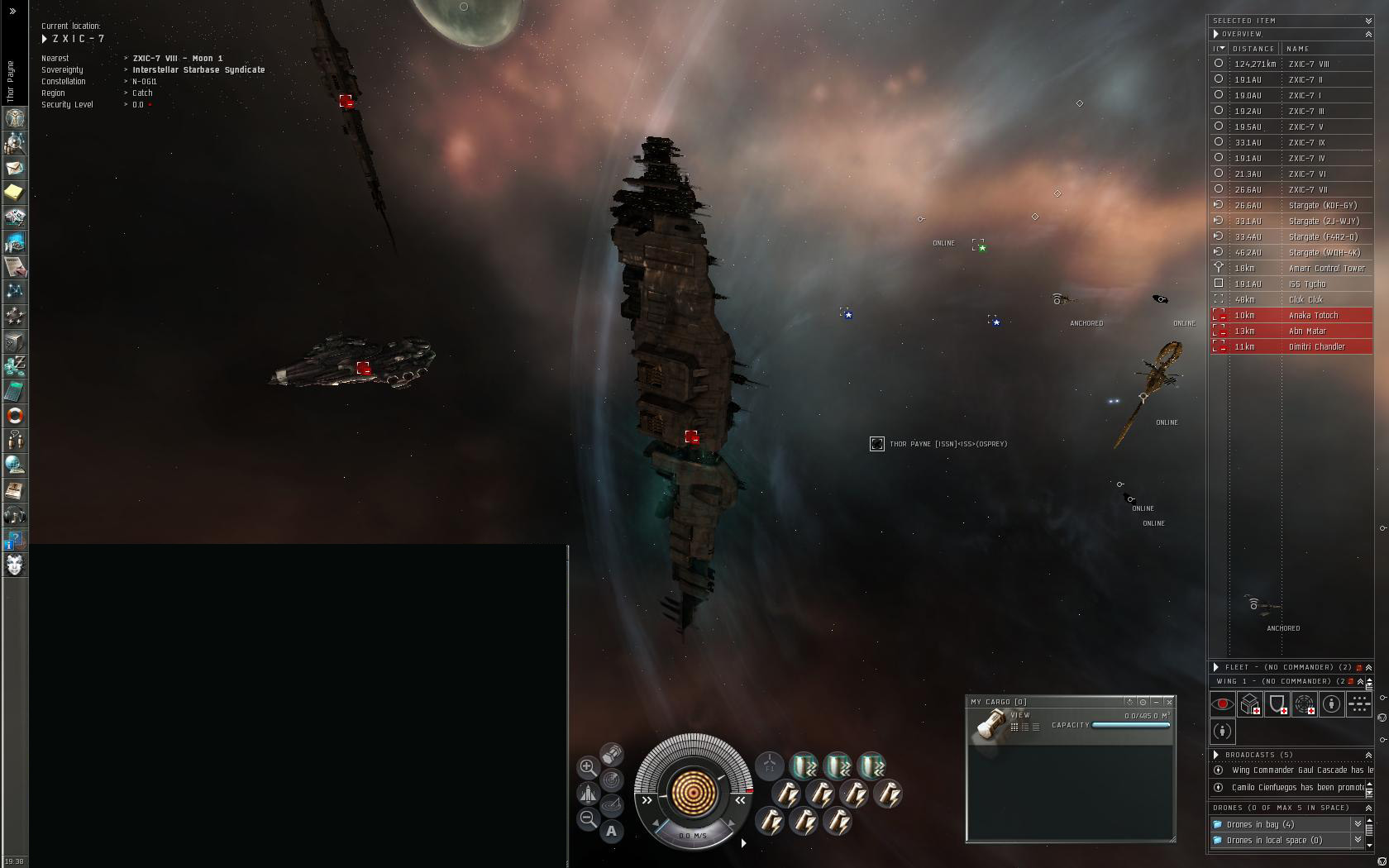This screenshot has height=868, width=1389.
Task: Toggle autopilot with the A button
Action: (612, 831)
